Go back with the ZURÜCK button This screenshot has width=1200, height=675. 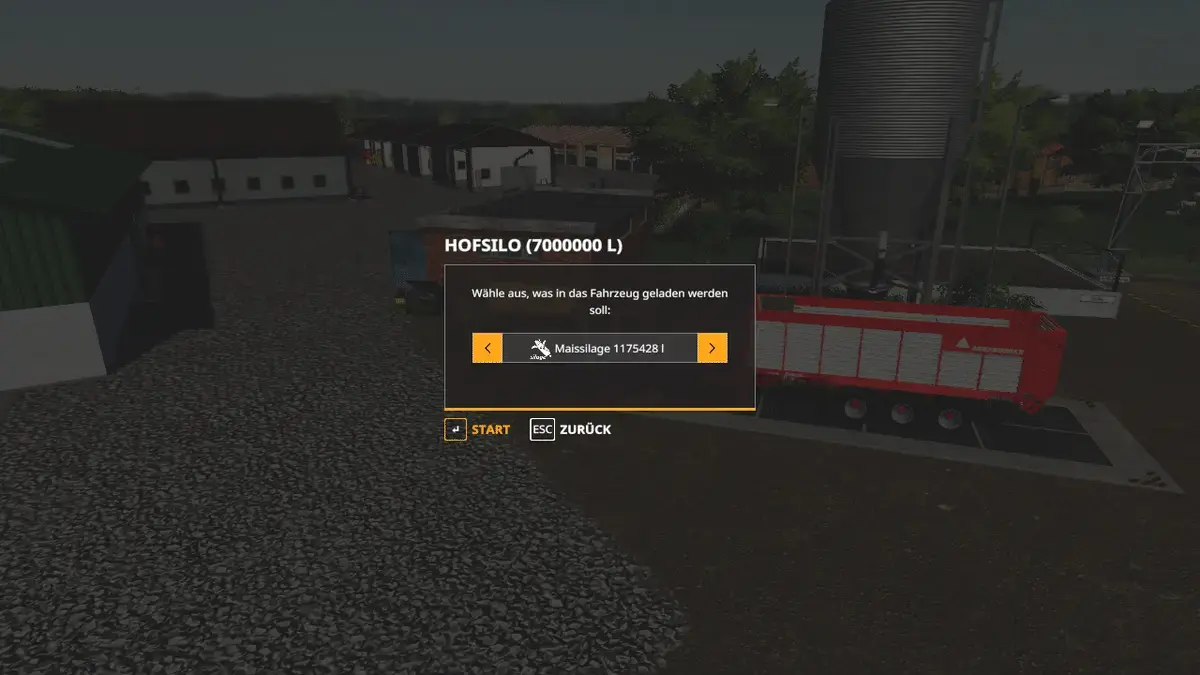click(571, 430)
